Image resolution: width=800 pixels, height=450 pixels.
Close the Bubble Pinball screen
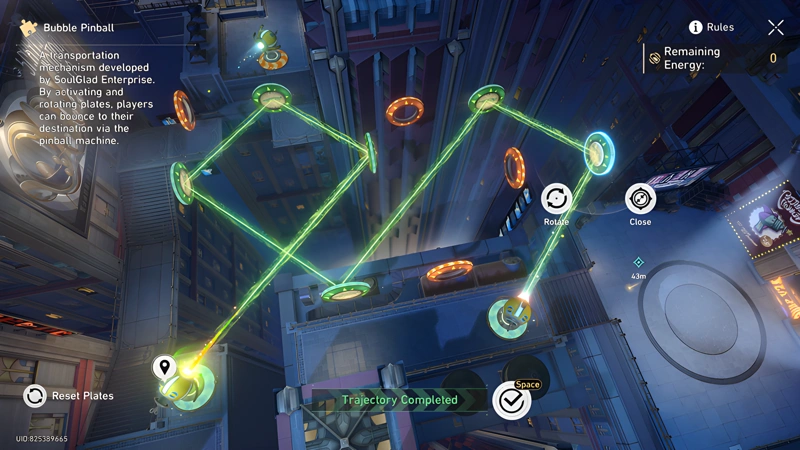pos(775,28)
